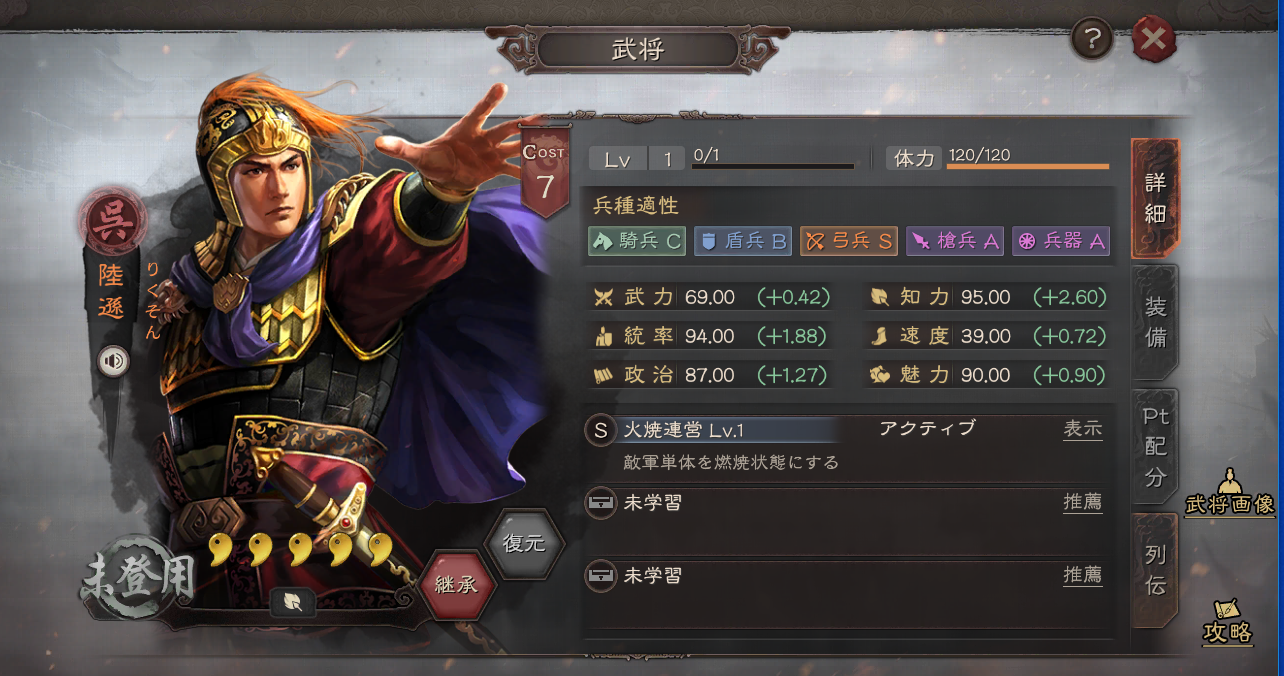Open the 装備 tab
1284x676 pixels.
tap(1155, 322)
